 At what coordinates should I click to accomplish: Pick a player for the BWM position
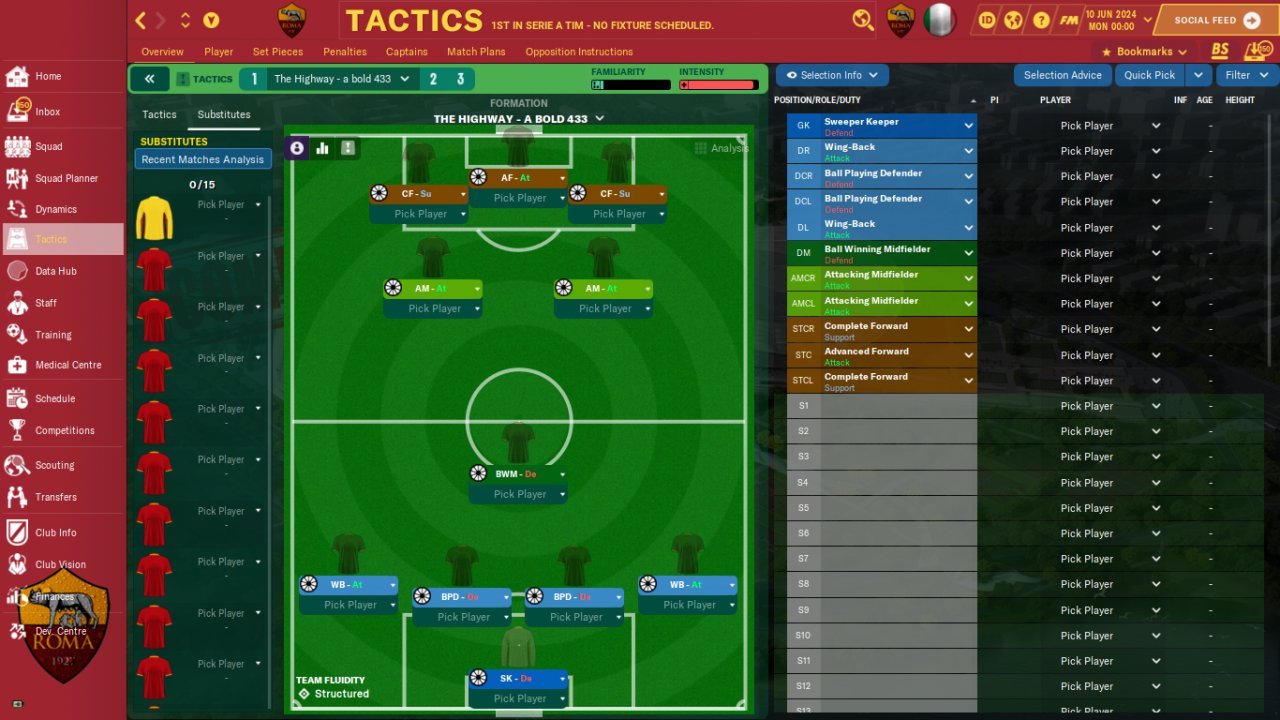(x=520, y=494)
